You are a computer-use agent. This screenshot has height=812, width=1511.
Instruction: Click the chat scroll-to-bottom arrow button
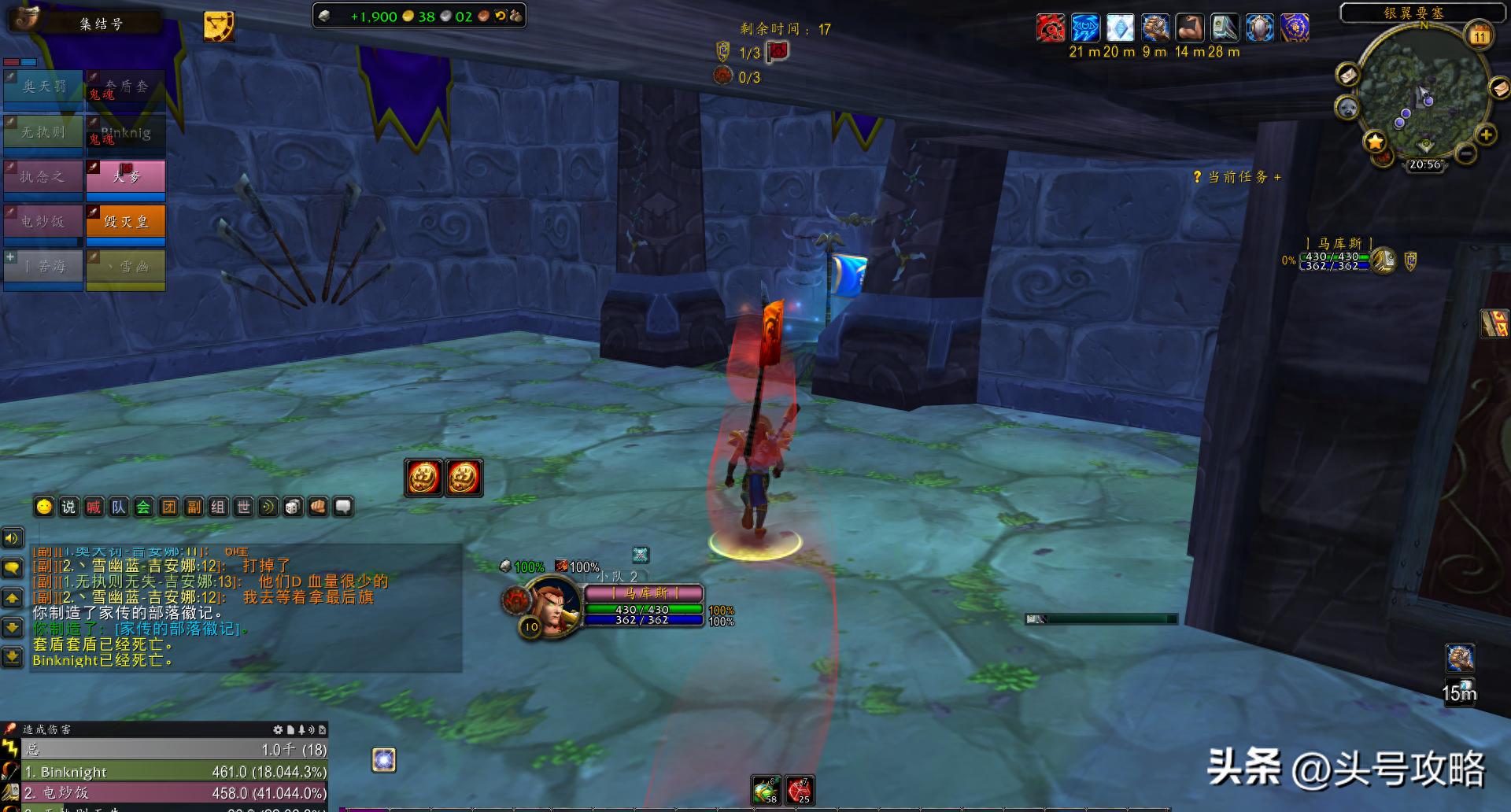(x=13, y=656)
